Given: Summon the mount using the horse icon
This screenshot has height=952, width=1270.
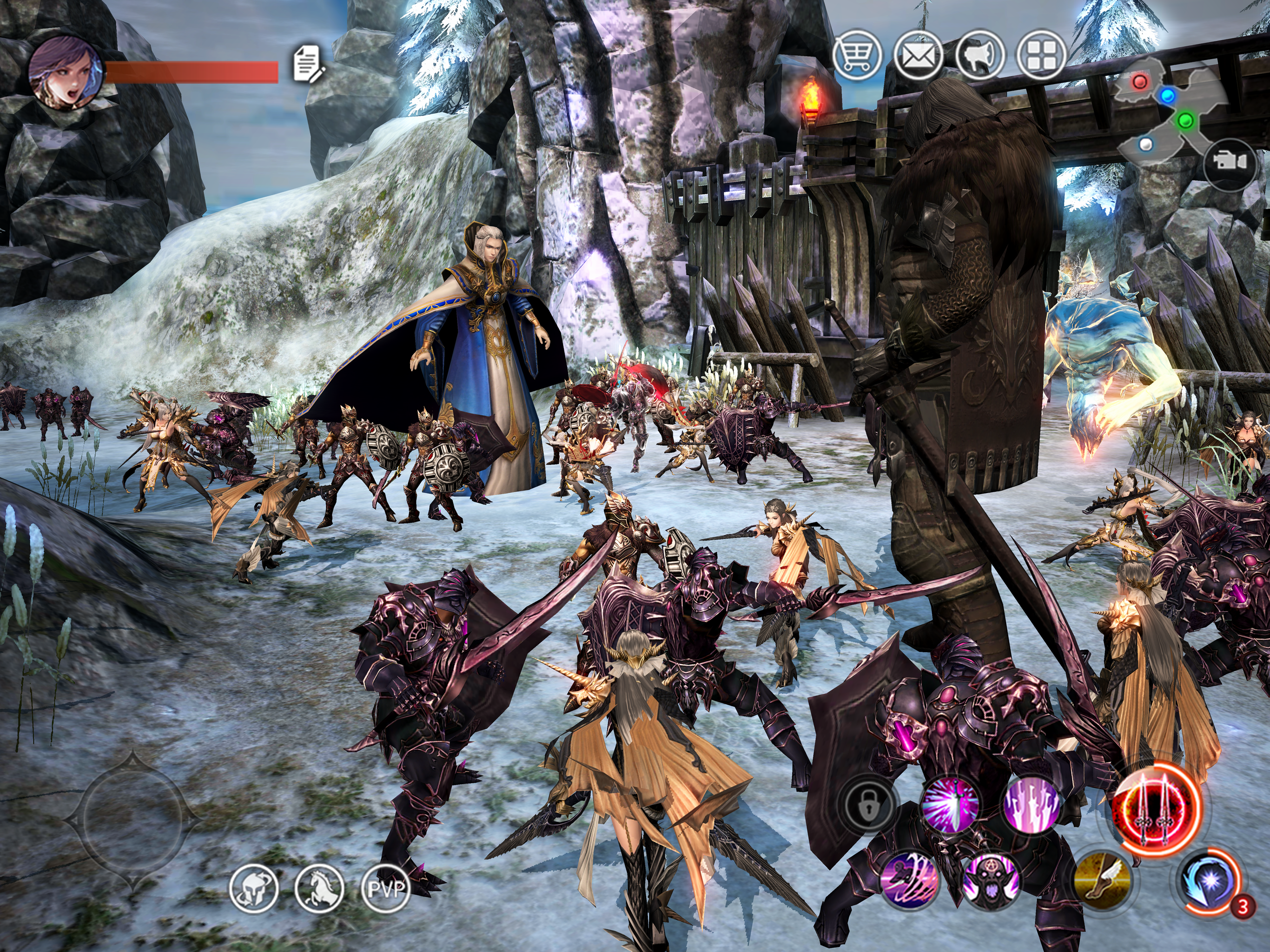Looking at the screenshot, I should pos(319,889).
